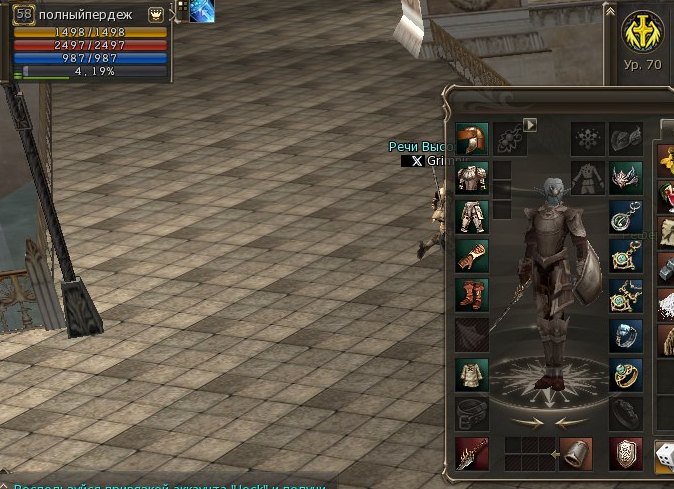Viewport: 674px width, 489px height.
Task: Select the silver thimble item slot
Action: 576,453
